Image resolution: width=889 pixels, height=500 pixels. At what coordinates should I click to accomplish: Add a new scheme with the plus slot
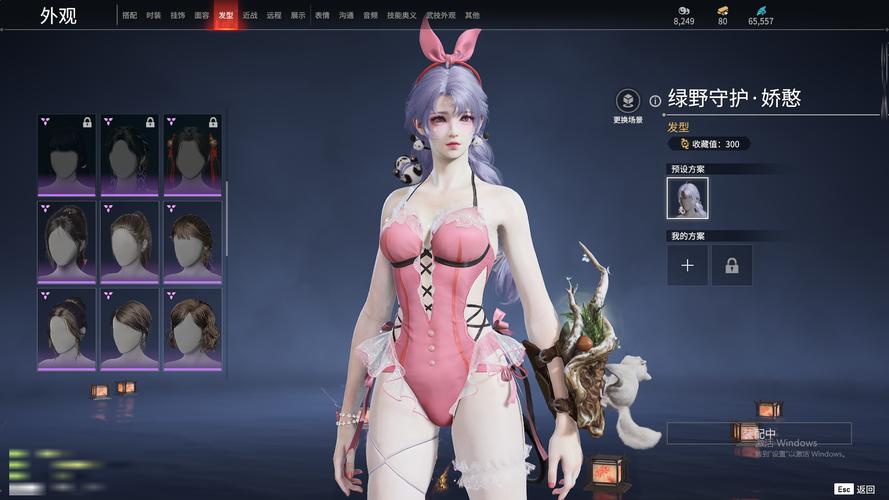click(x=687, y=266)
